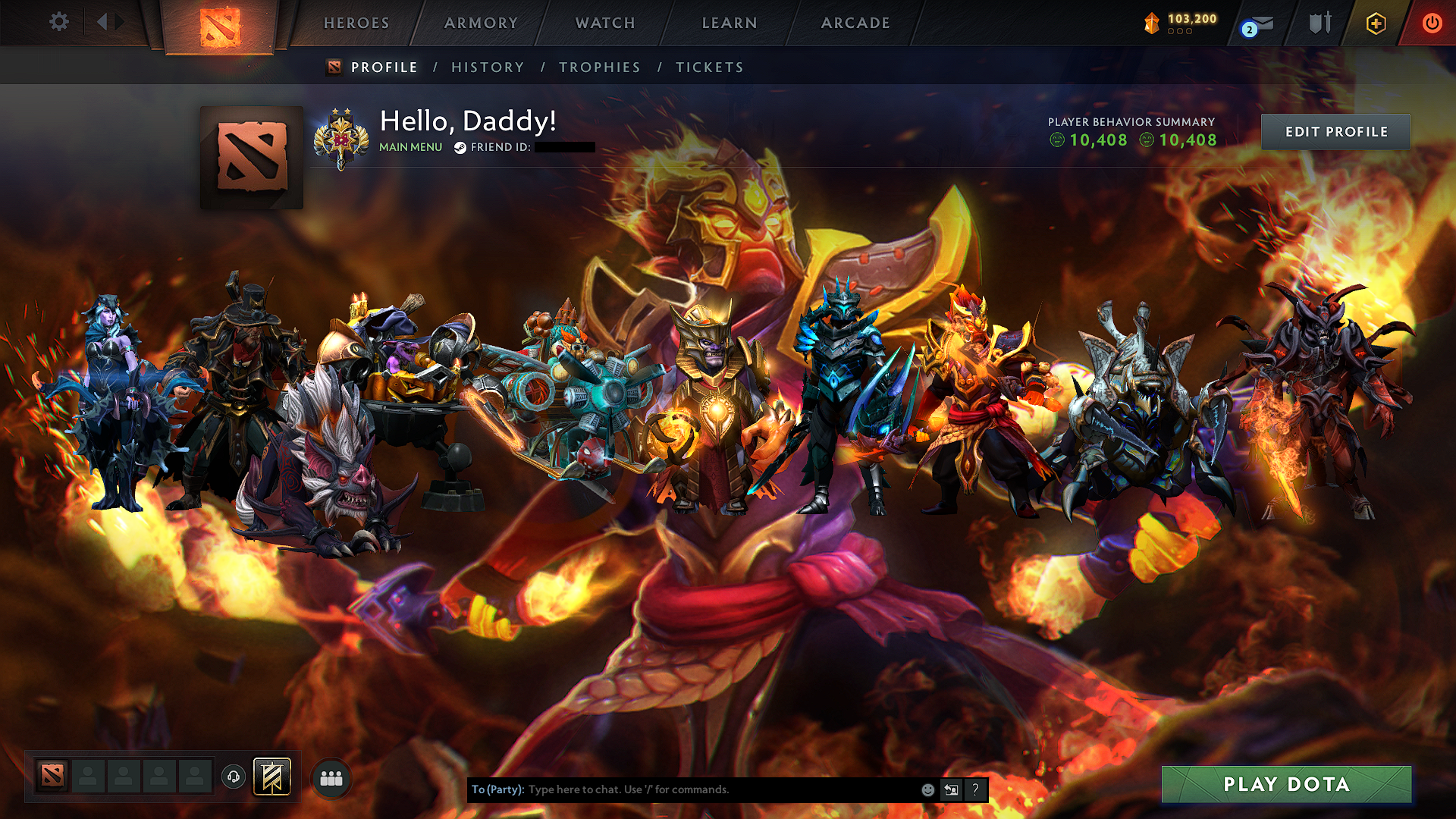Open the WATCH menu item

604,24
